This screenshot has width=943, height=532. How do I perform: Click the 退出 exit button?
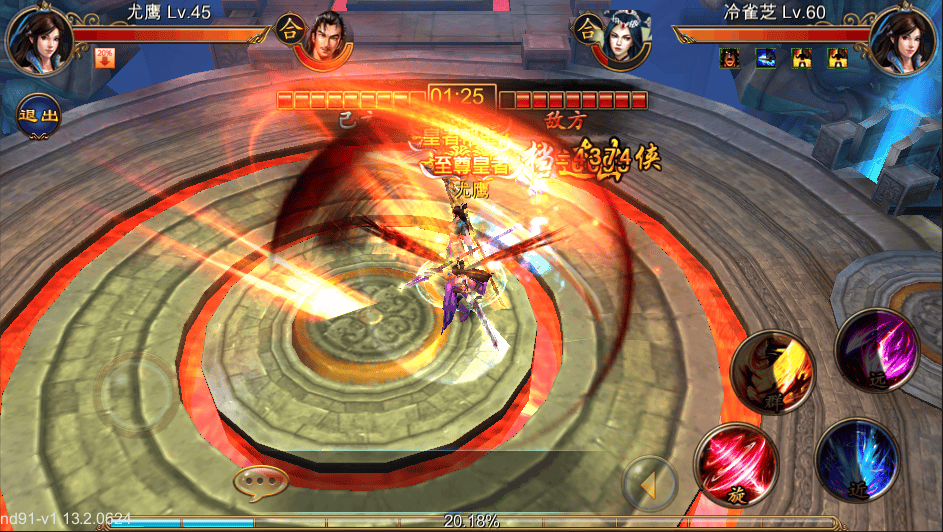(x=38, y=113)
